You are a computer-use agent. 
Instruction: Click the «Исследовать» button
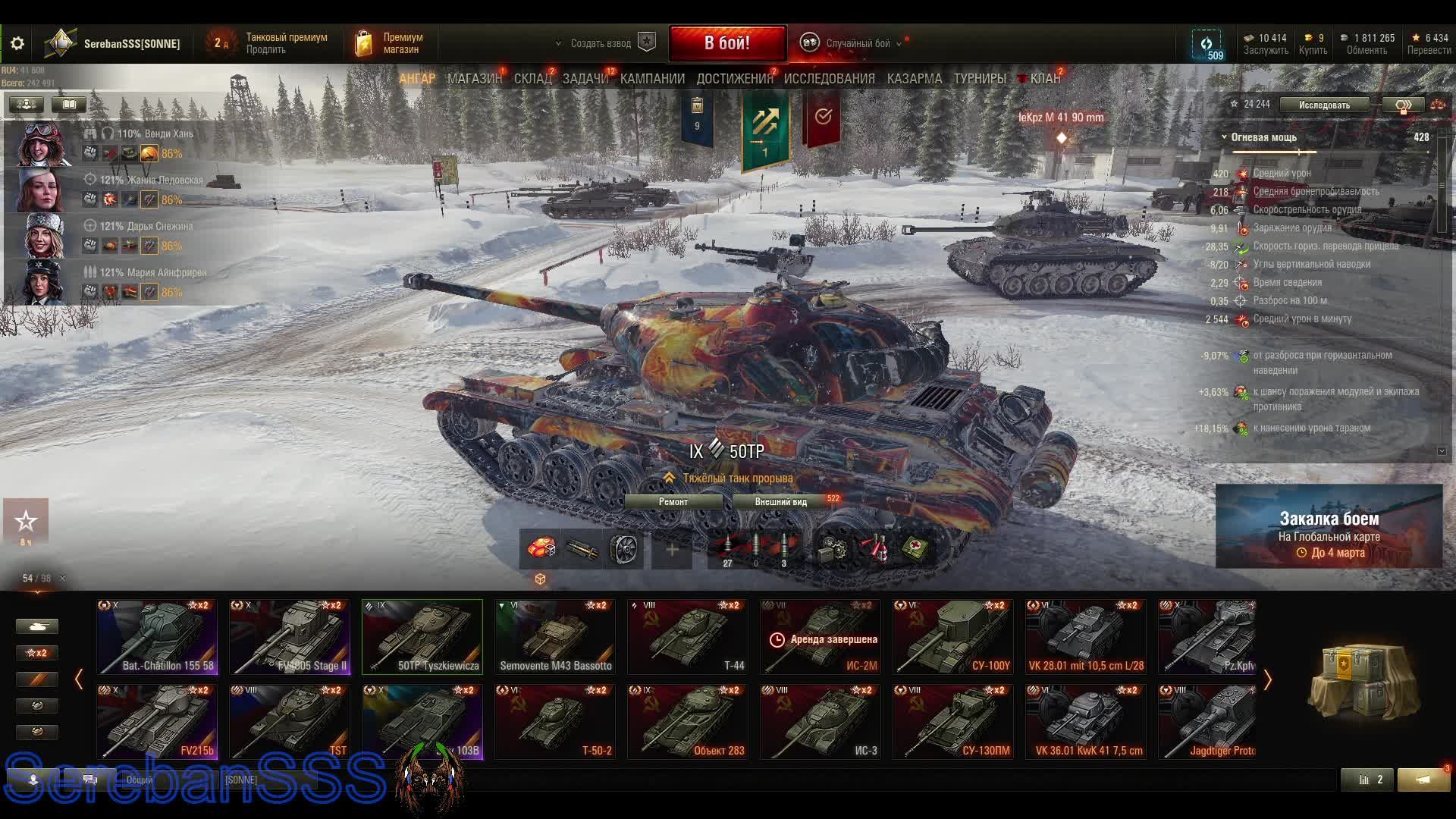[1323, 105]
